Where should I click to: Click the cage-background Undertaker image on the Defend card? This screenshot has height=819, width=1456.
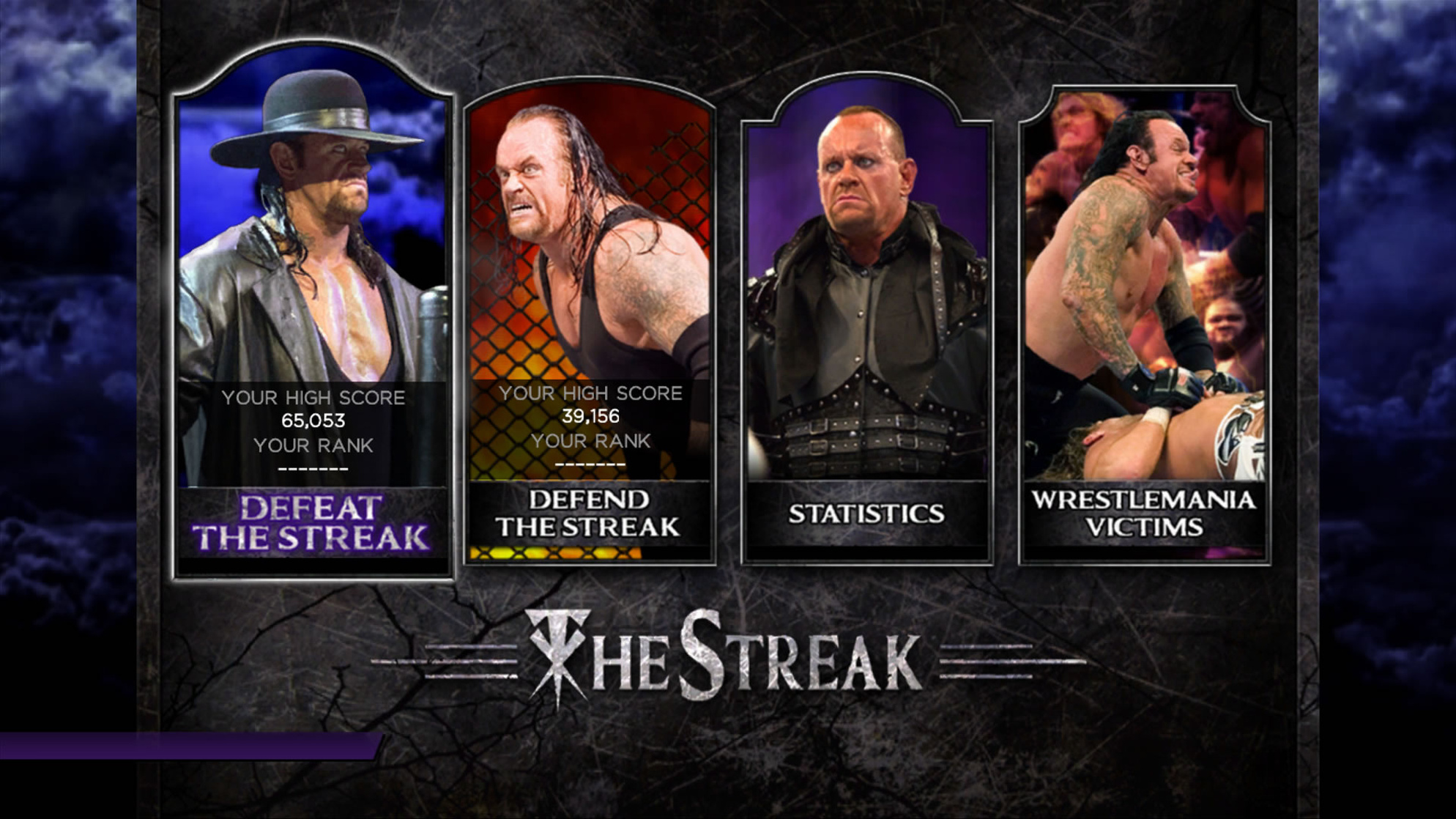590,234
